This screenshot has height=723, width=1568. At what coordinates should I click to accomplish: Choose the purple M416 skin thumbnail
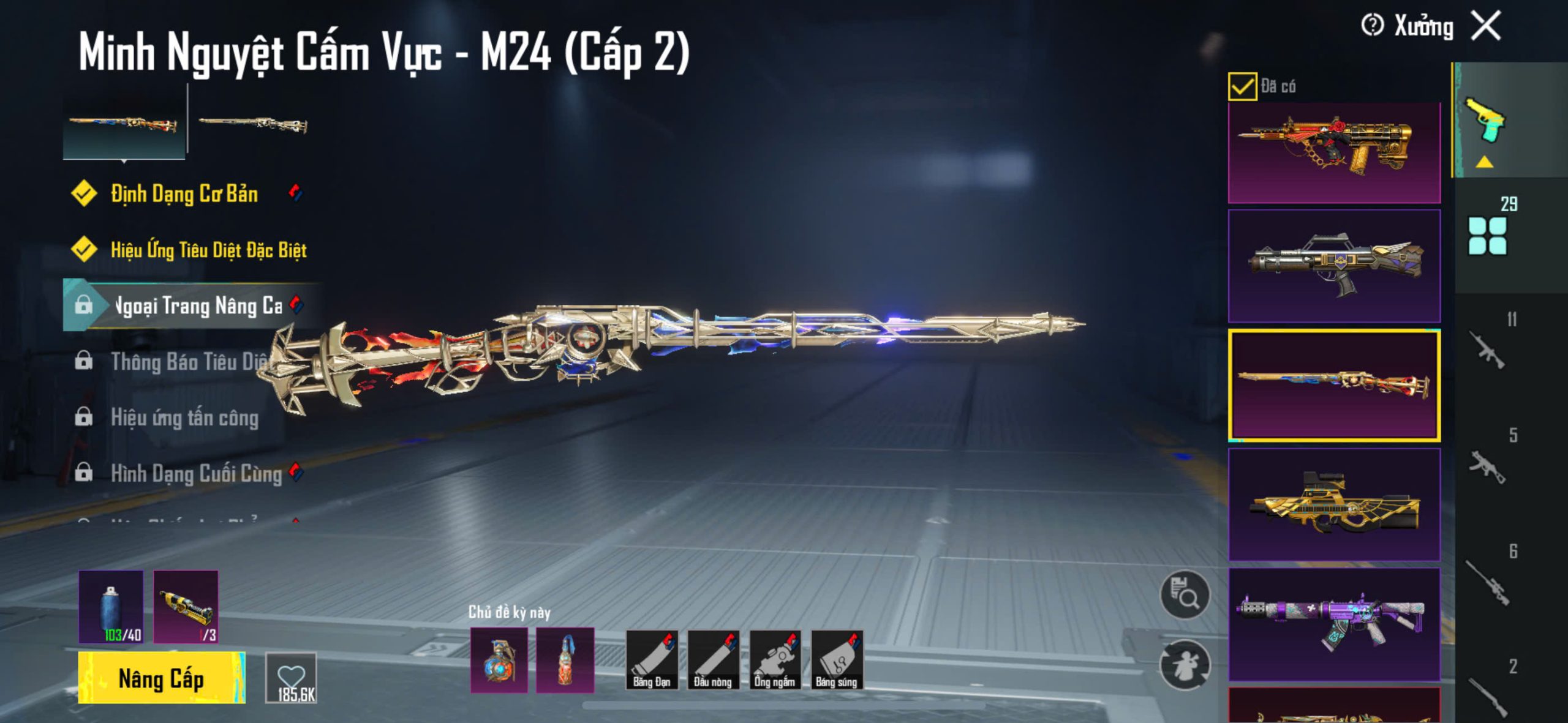pyautogui.click(x=1334, y=624)
